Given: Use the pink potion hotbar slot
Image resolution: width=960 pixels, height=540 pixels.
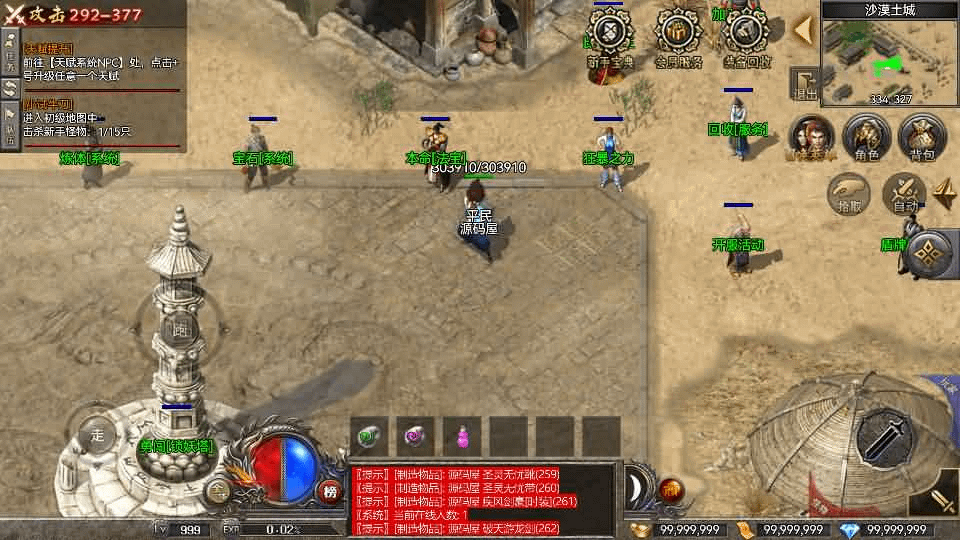Looking at the screenshot, I should pos(463,436).
